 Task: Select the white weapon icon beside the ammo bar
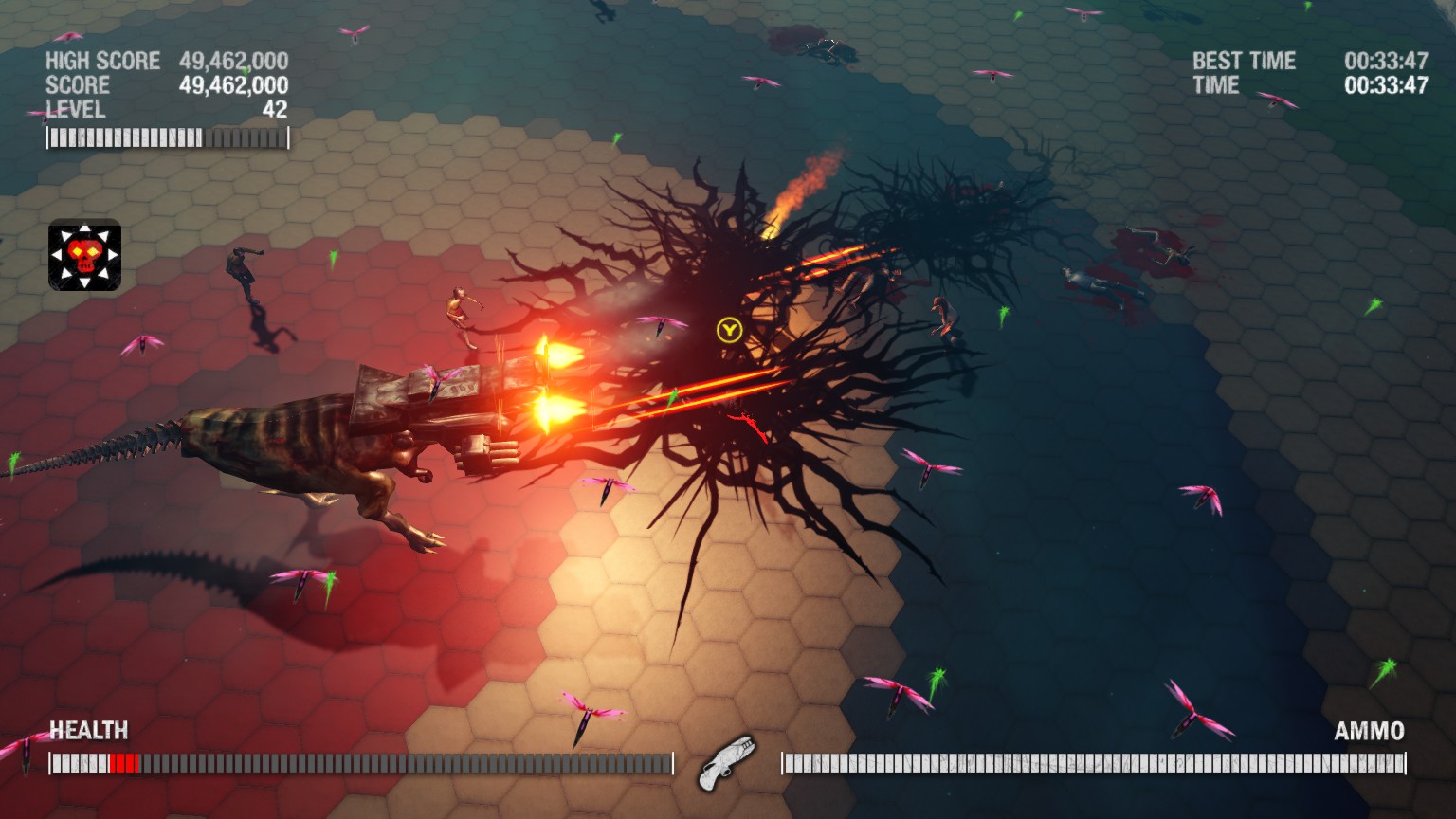pyautogui.click(x=726, y=762)
